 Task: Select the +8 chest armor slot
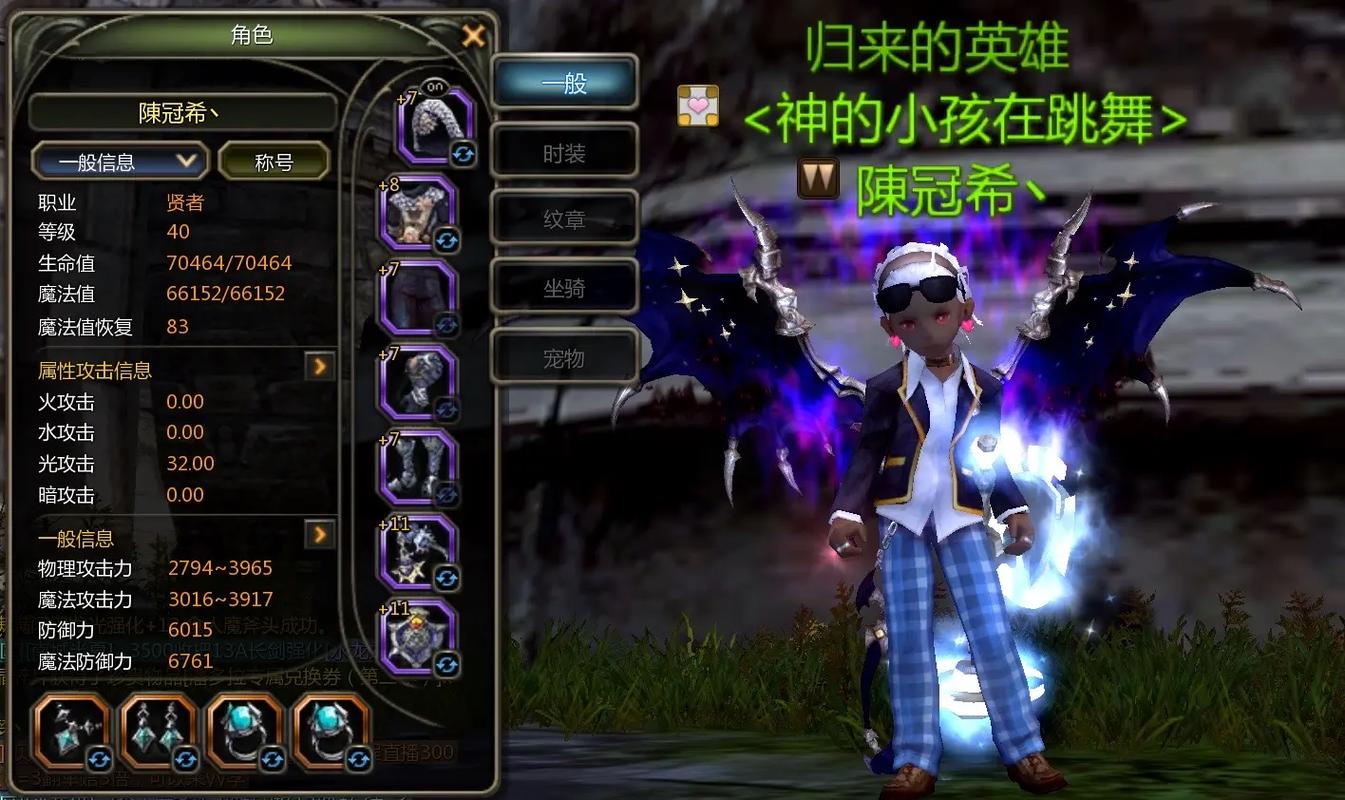(420, 213)
